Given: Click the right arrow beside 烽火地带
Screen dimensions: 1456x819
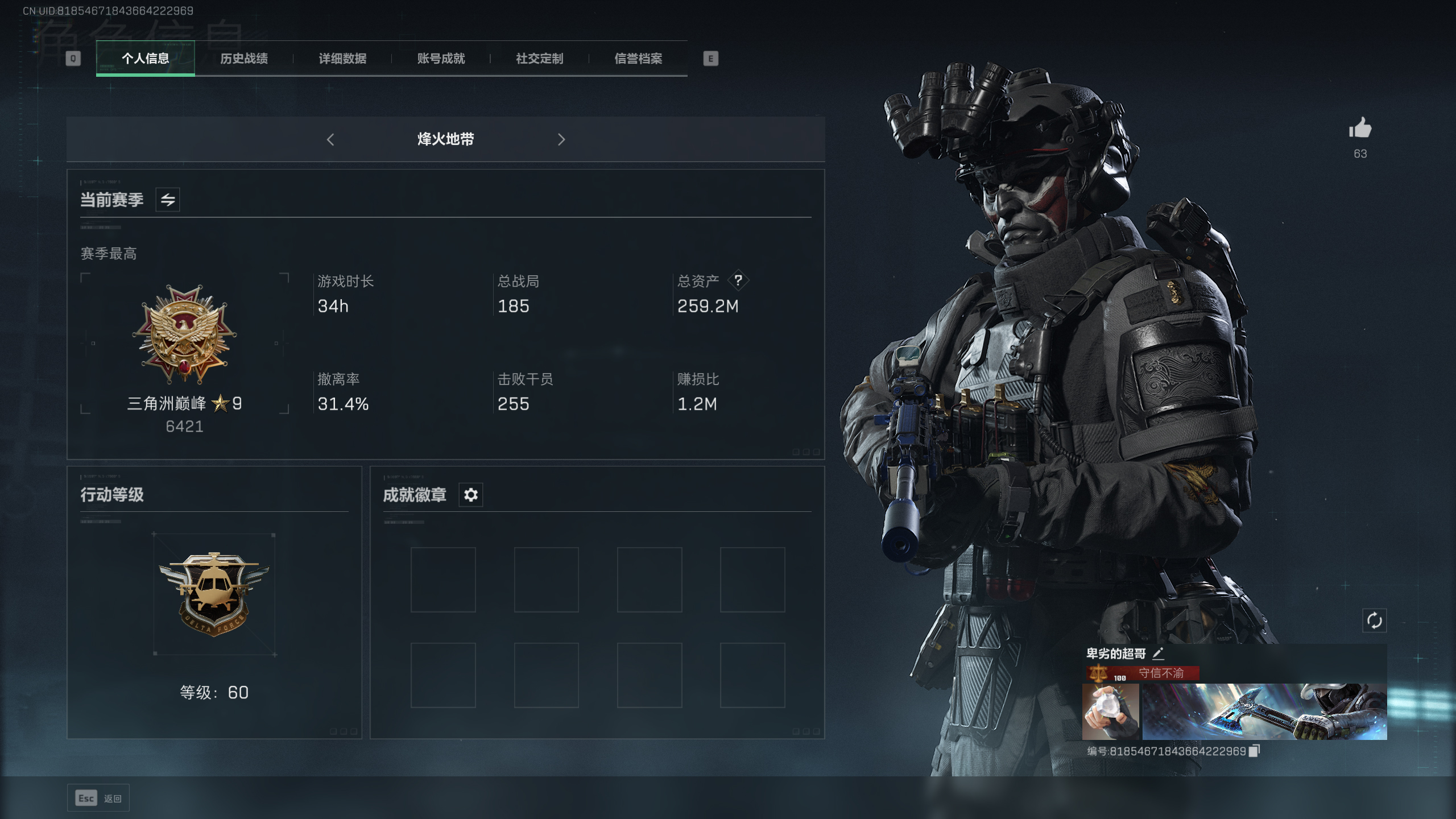Looking at the screenshot, I should pos(561,139).
